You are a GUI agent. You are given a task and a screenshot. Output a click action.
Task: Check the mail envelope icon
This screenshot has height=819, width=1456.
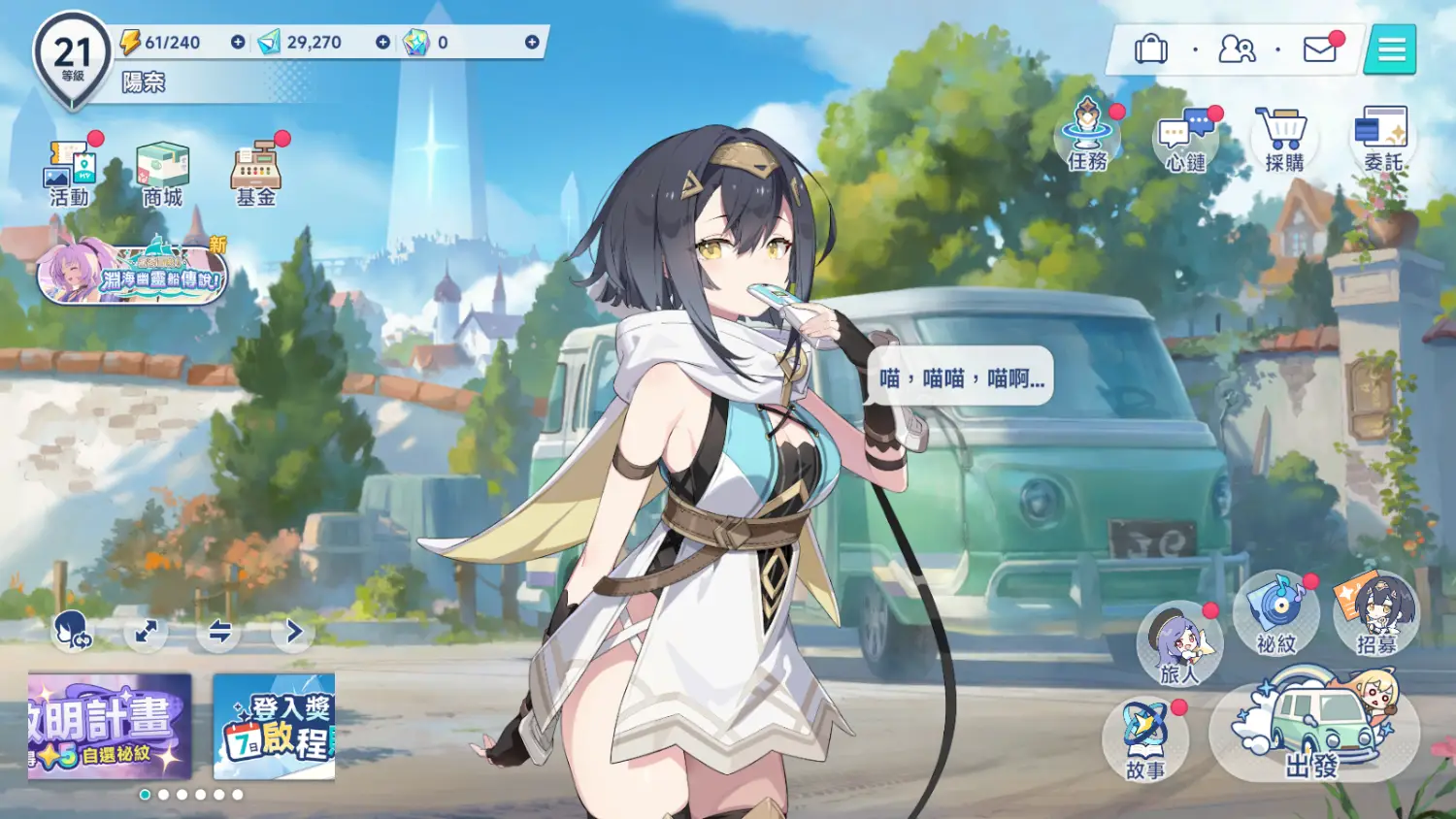[1320, 49]
